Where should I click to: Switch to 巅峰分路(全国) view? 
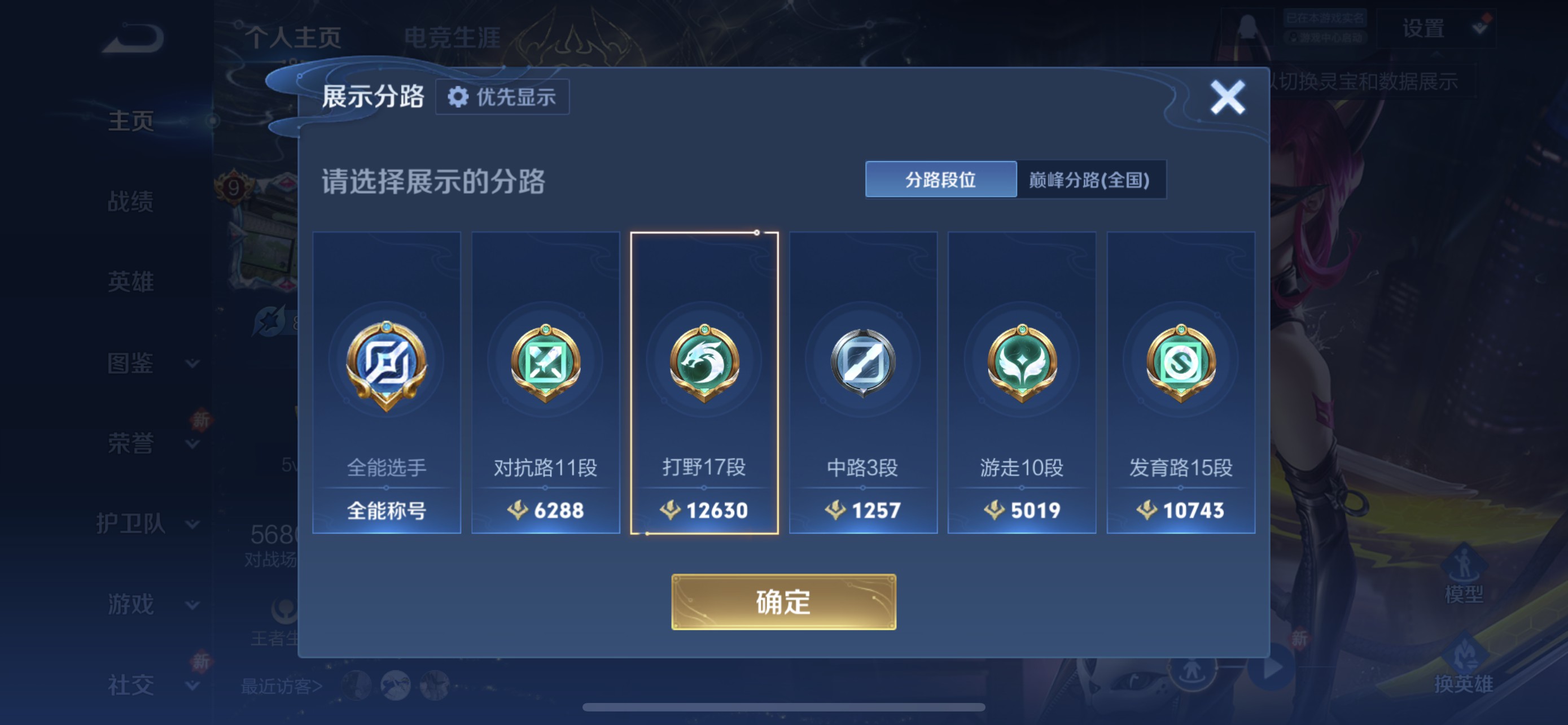coord(1093,181)
